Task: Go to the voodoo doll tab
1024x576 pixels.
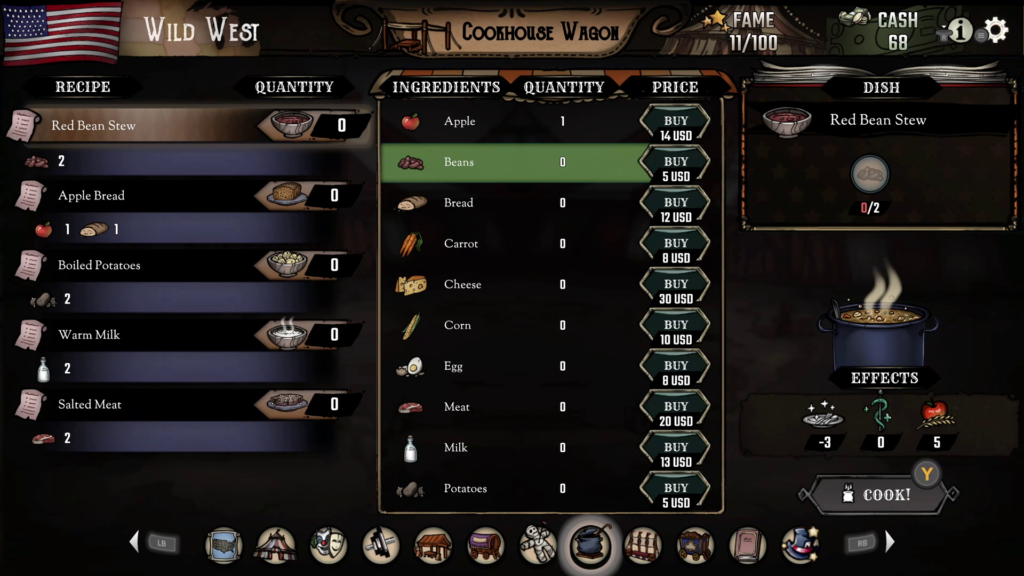Action: 538,545
